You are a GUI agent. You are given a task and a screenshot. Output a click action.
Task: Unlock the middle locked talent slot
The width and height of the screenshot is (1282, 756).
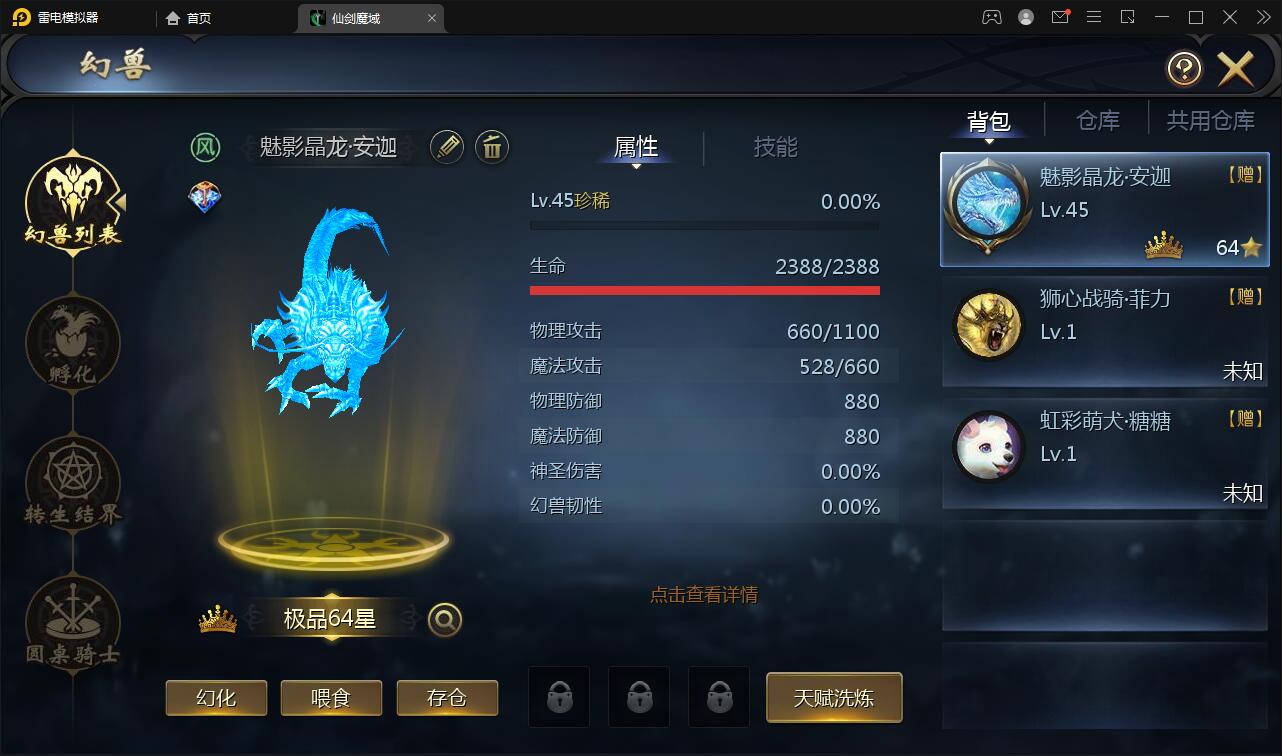(639, 697)
